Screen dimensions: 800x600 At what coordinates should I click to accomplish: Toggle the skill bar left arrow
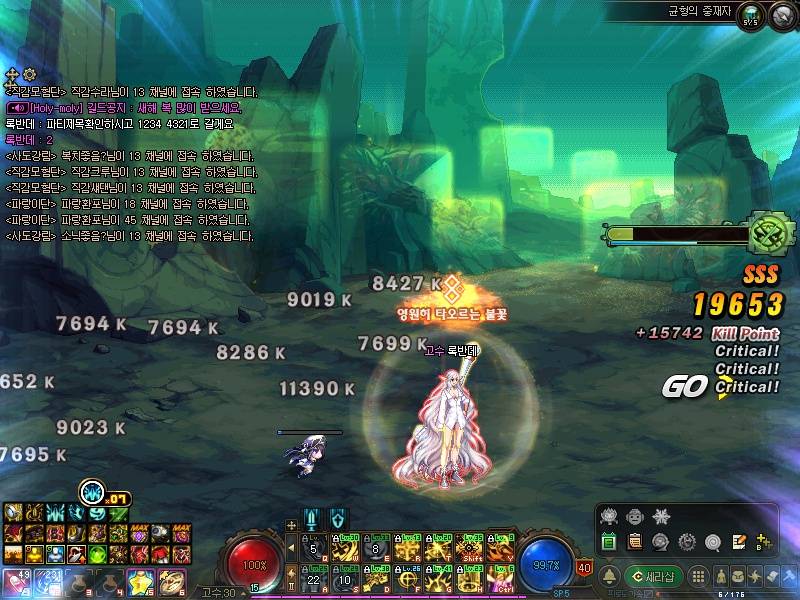pyautogui.click(x=291, y=545)
